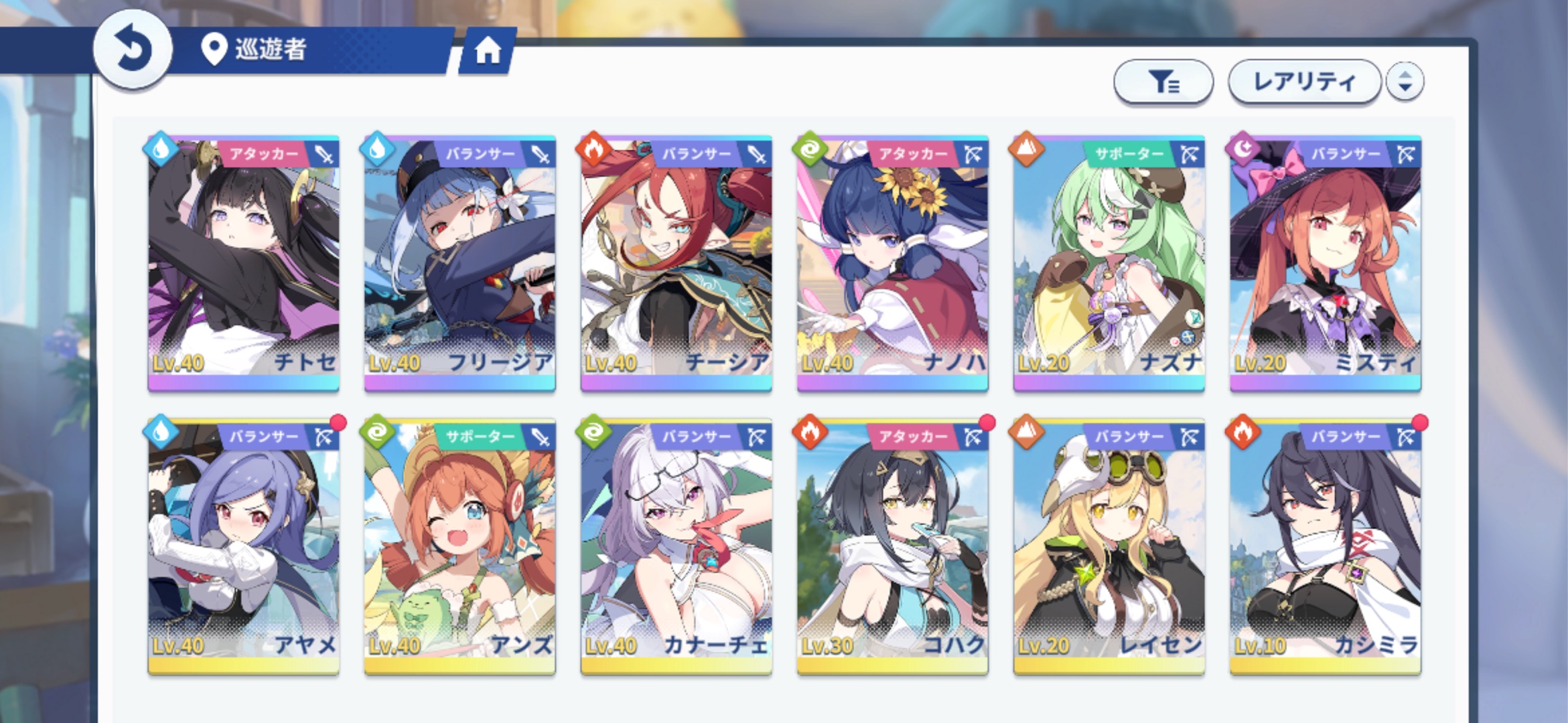Open the チーシア character card
The image size is (1568, 723).
click(x=676, y=264)
